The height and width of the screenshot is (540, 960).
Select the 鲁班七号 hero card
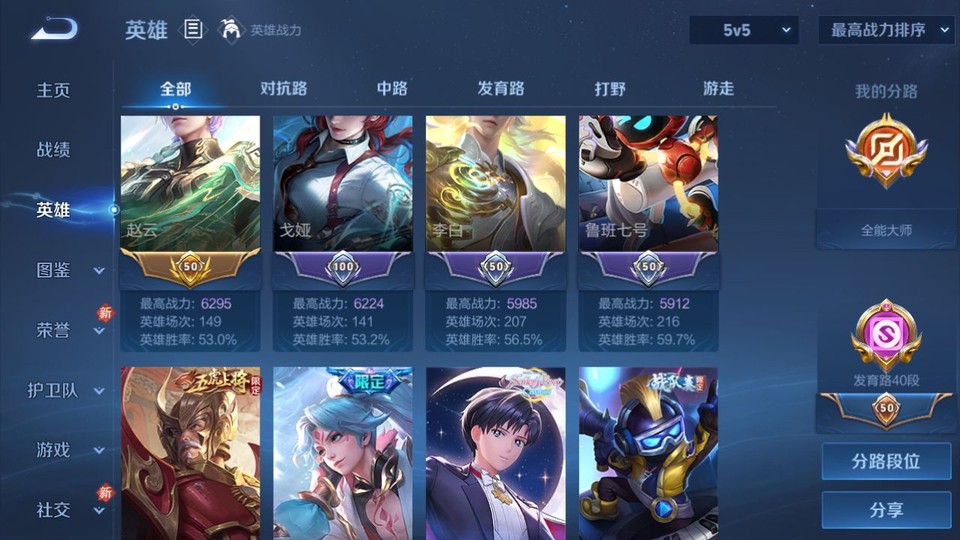tap(648, 200)
